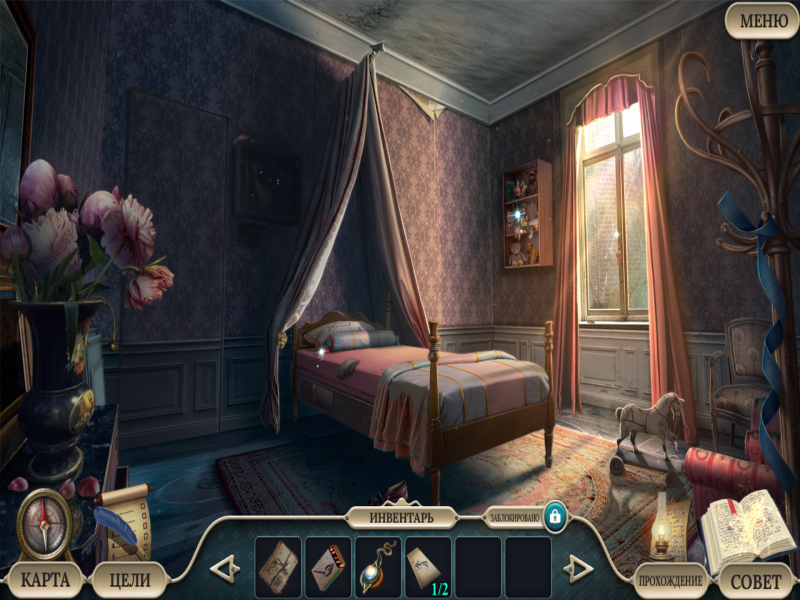Open the map with КАРТА

44,578
